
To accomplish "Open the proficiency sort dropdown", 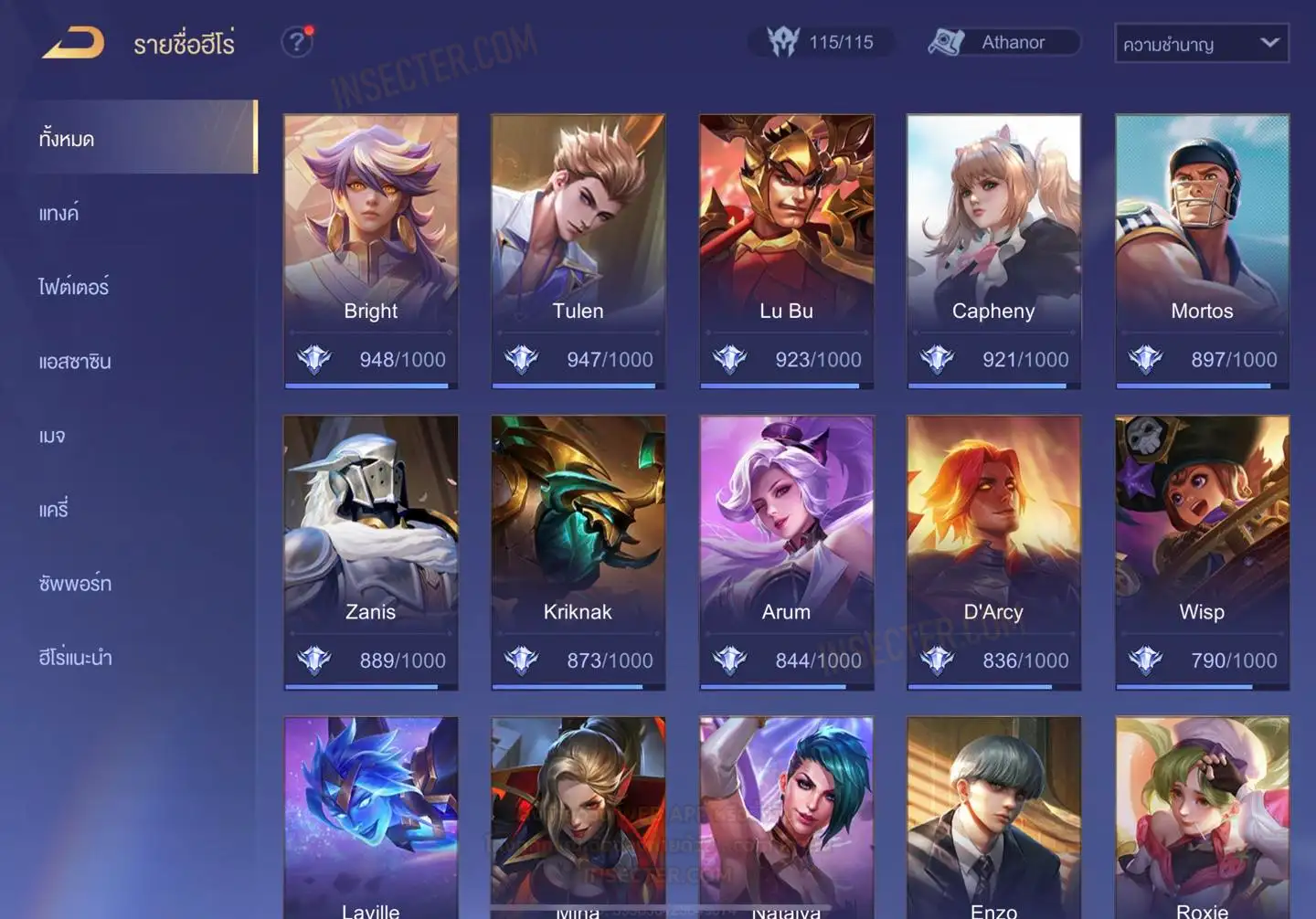I will [x=1201, y=43].
